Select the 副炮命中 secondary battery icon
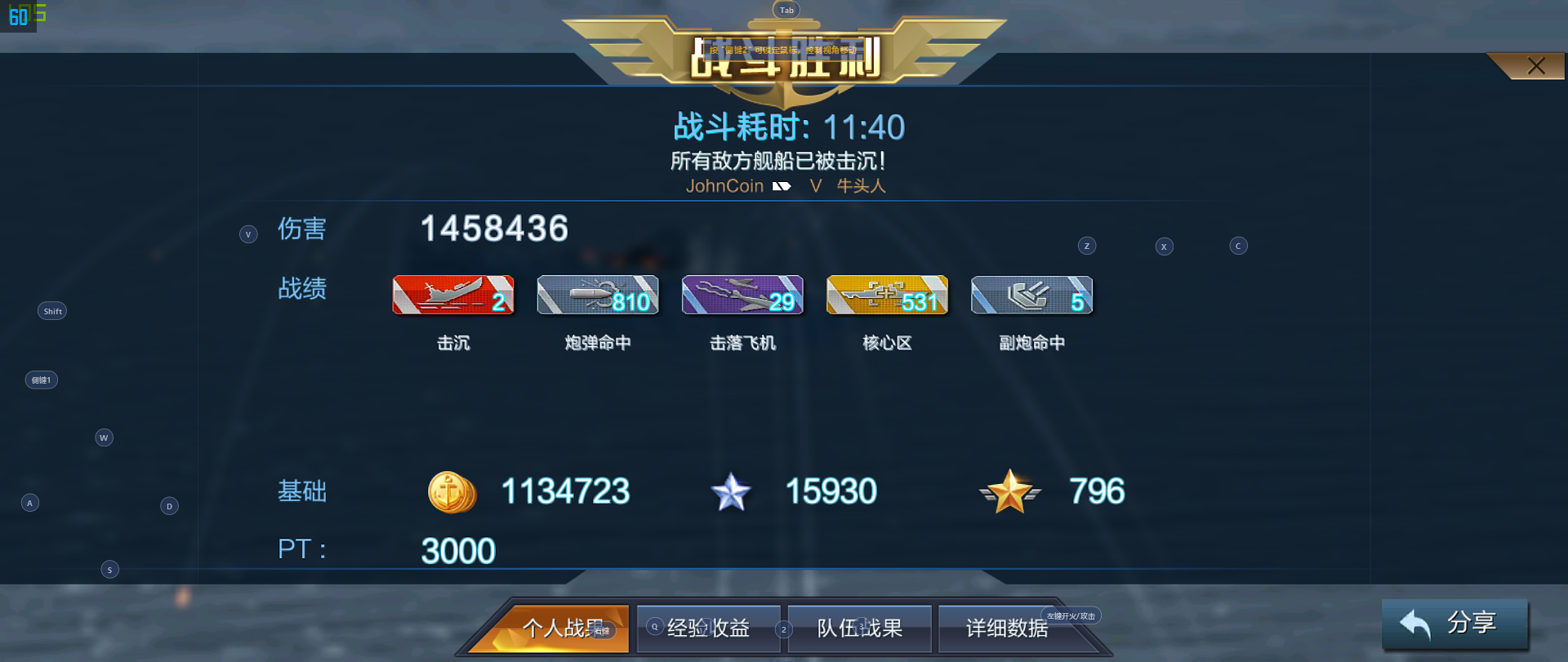This screenshot has height=662, width=1568. point(1031,295)
